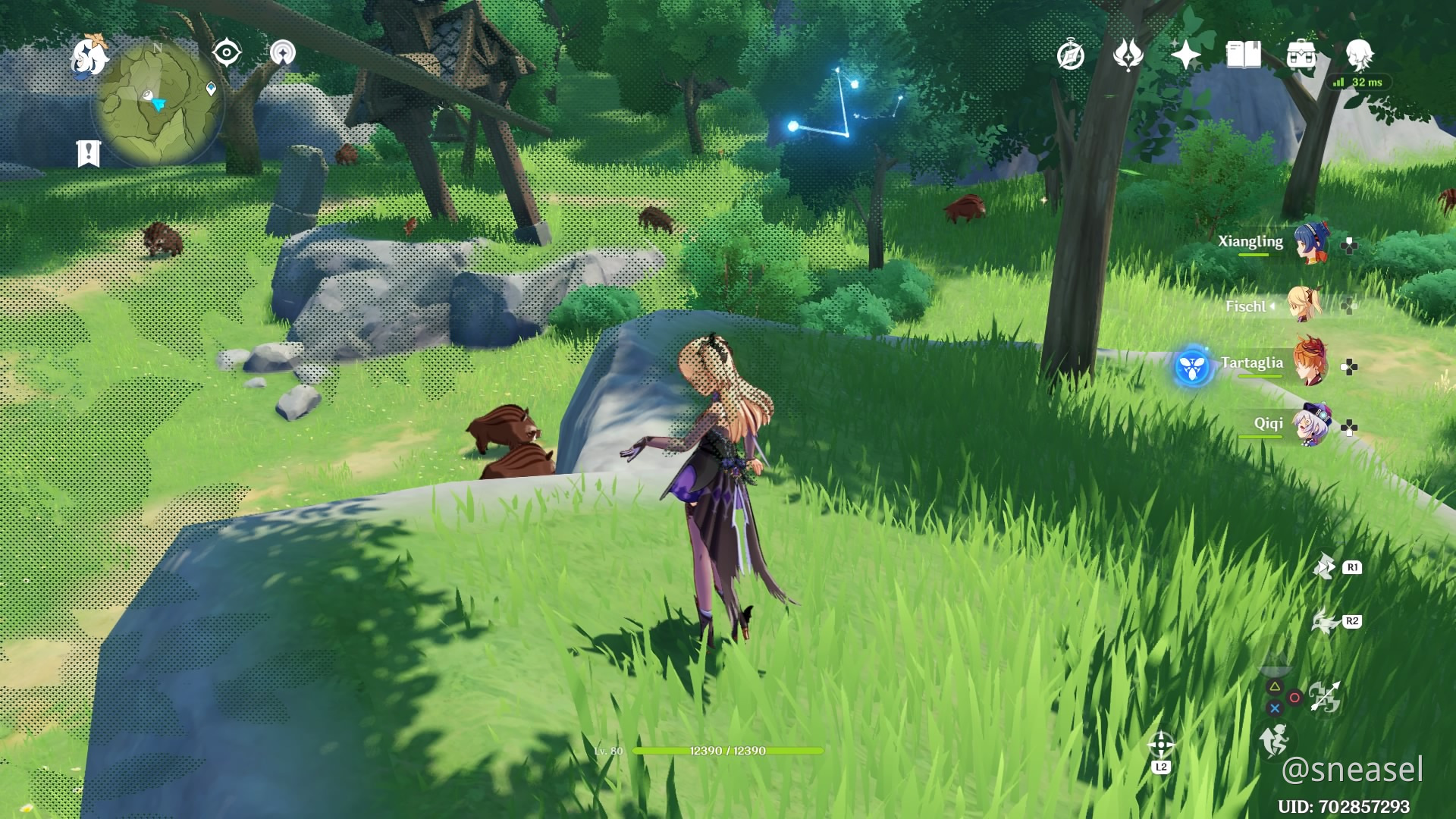Open the open-book archive icon
The height and width of the screenshot is (819, 1456).
(x=1243, y=55)
